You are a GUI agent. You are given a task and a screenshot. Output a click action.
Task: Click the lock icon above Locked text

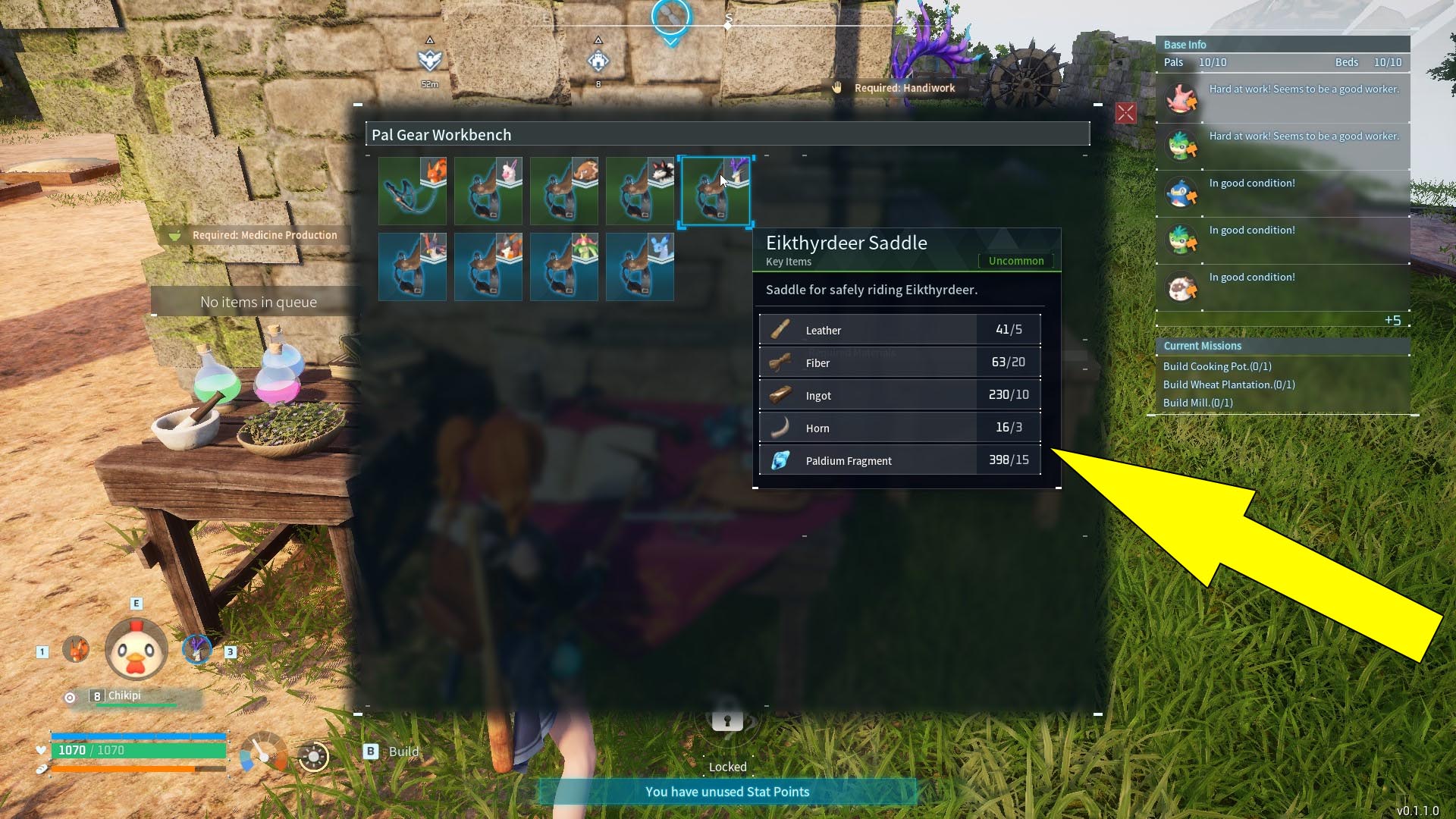[x=726, y=721]
